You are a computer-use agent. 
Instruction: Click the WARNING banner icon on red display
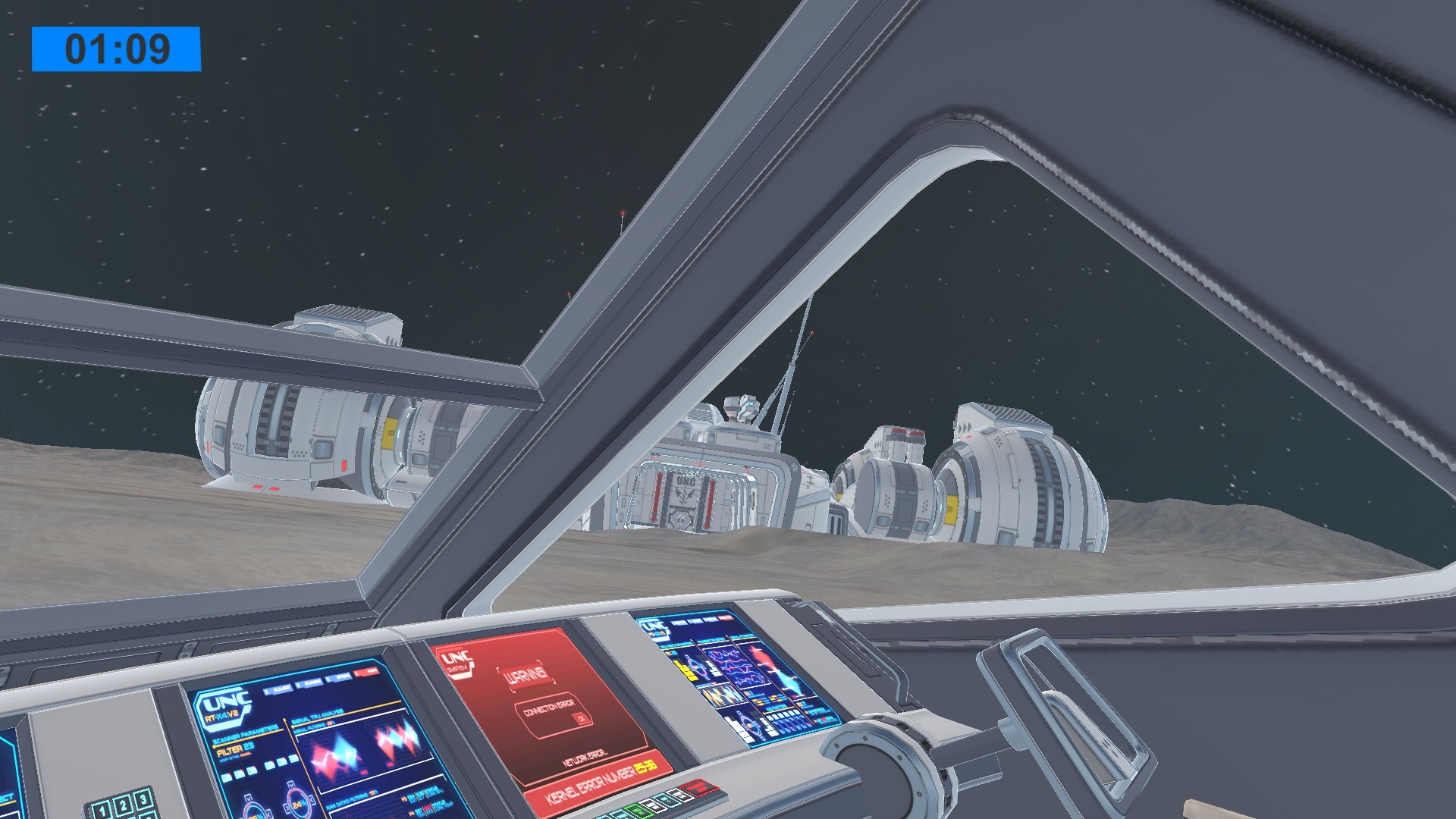[526, 675]
